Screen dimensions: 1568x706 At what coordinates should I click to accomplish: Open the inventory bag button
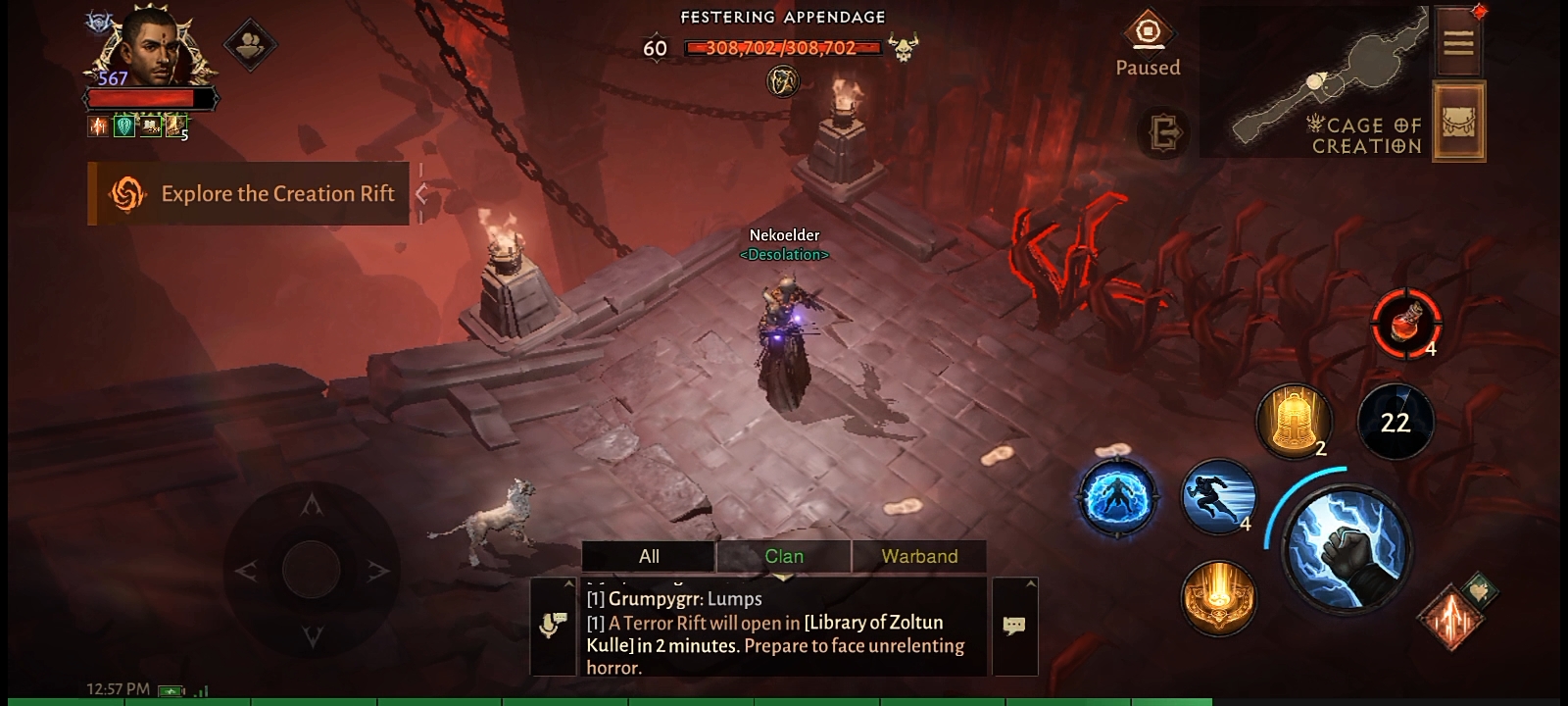pyautogui.click(x=1458, y=122)
